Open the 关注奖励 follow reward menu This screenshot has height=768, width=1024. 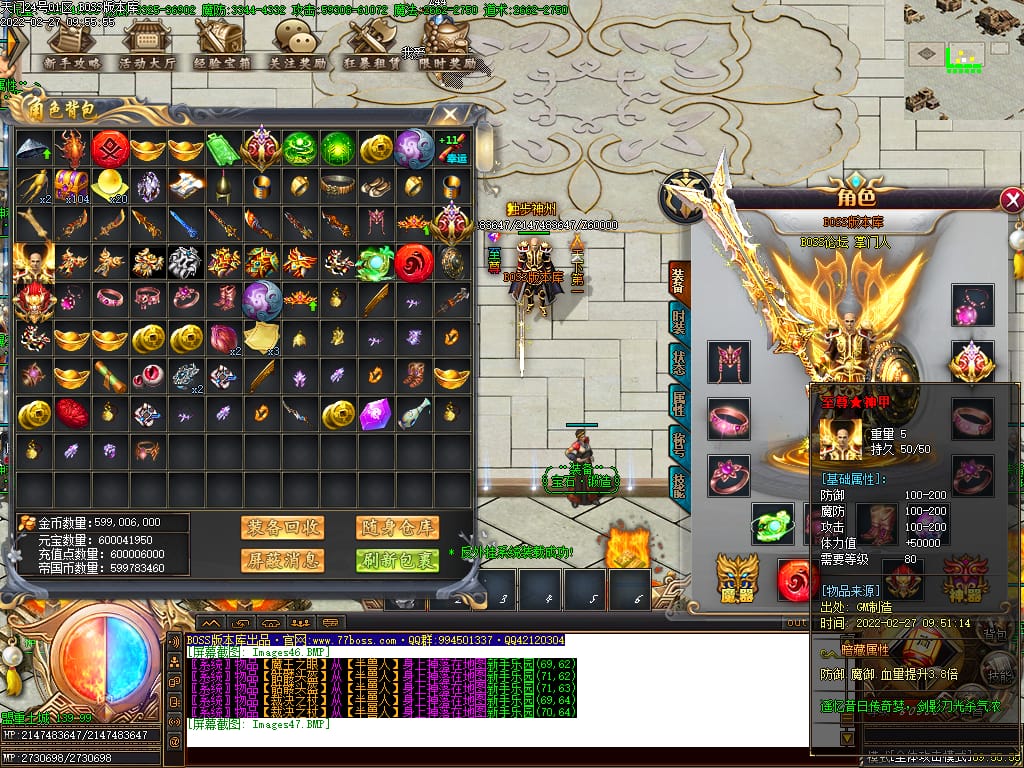tap(297, 45)
